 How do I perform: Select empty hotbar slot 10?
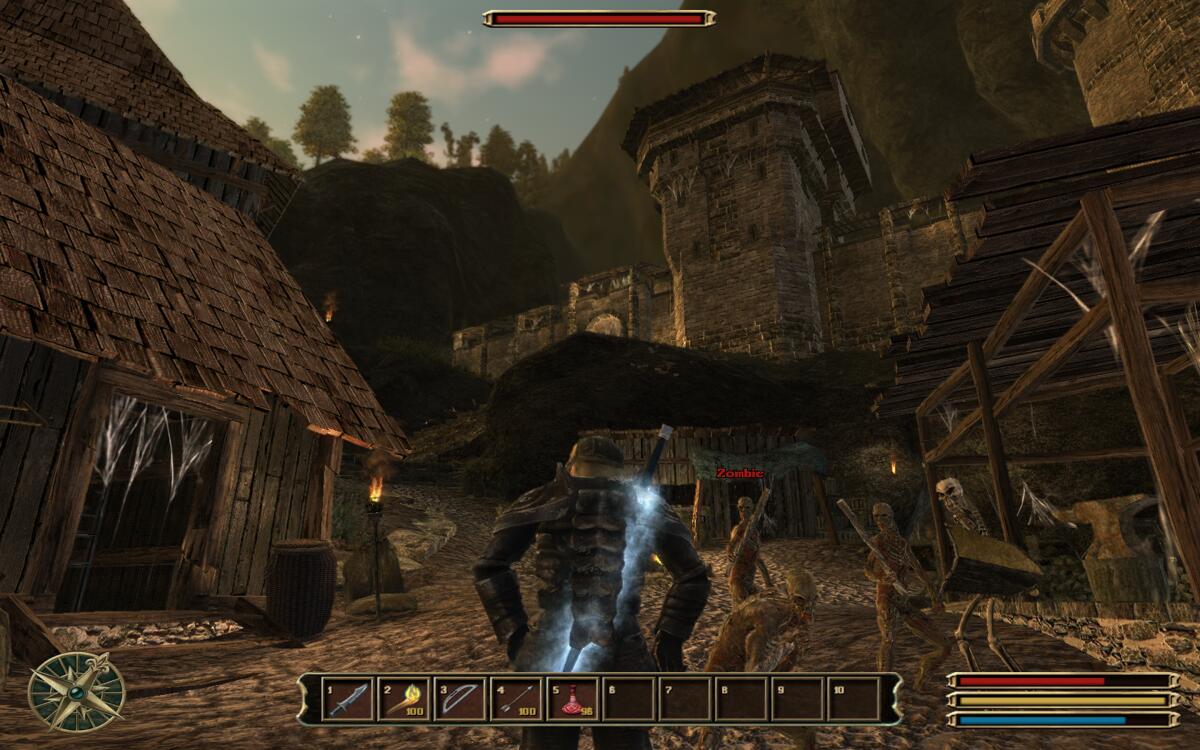(x=853, y=698)
